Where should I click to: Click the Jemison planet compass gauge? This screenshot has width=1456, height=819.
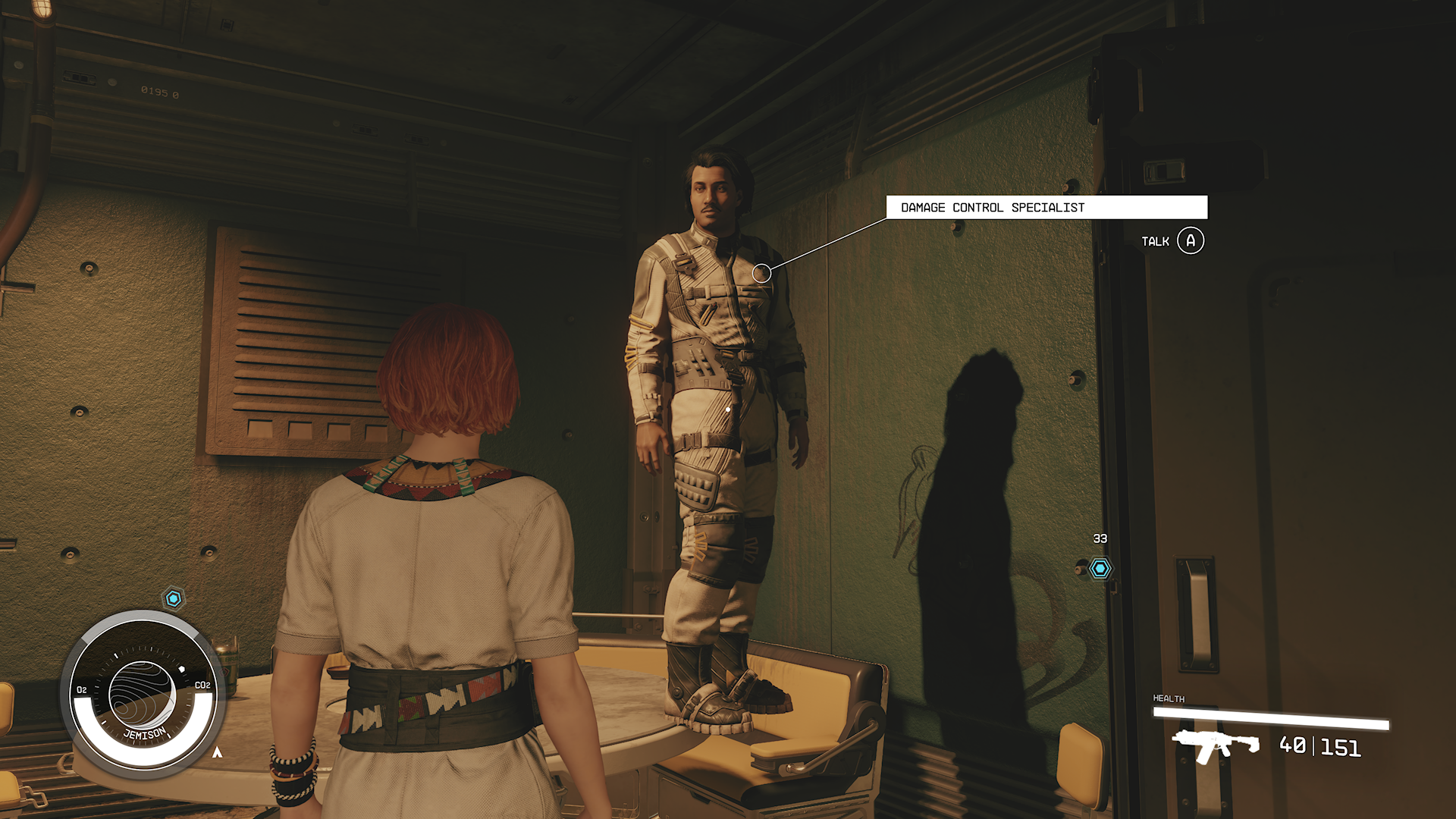(x=143, y=694)
